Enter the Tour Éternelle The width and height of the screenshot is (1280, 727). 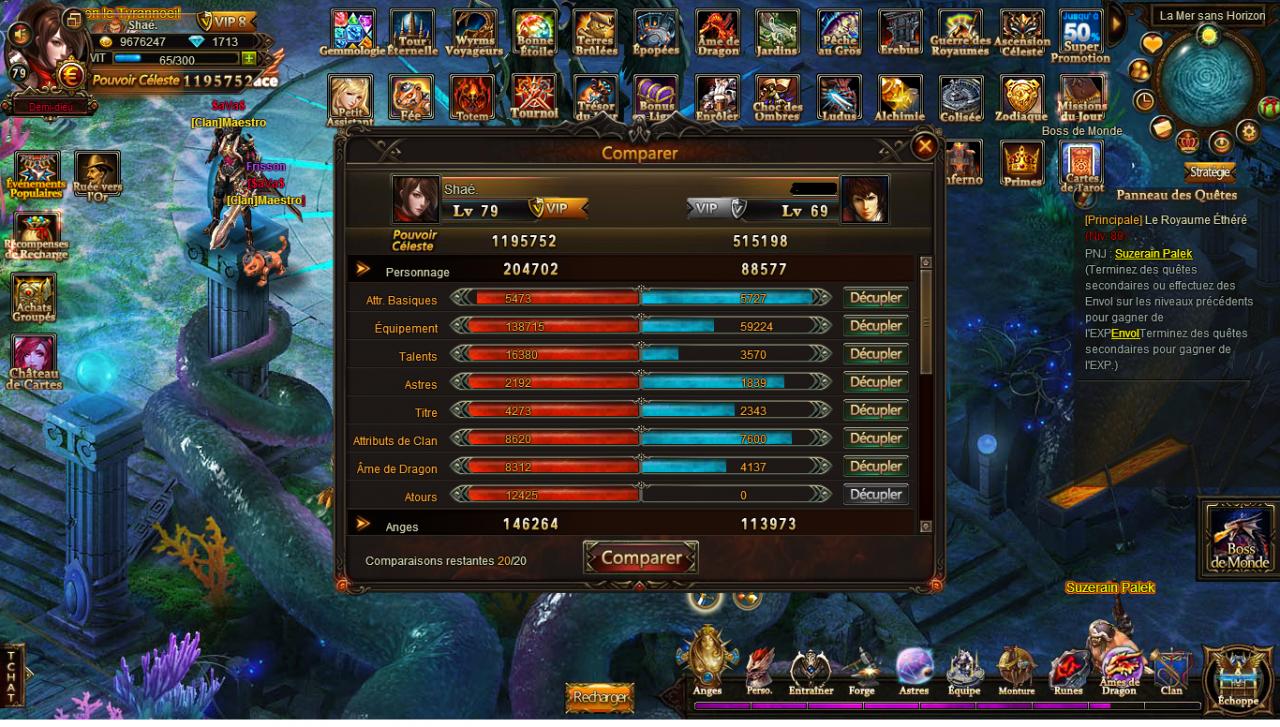coord(412,32)
